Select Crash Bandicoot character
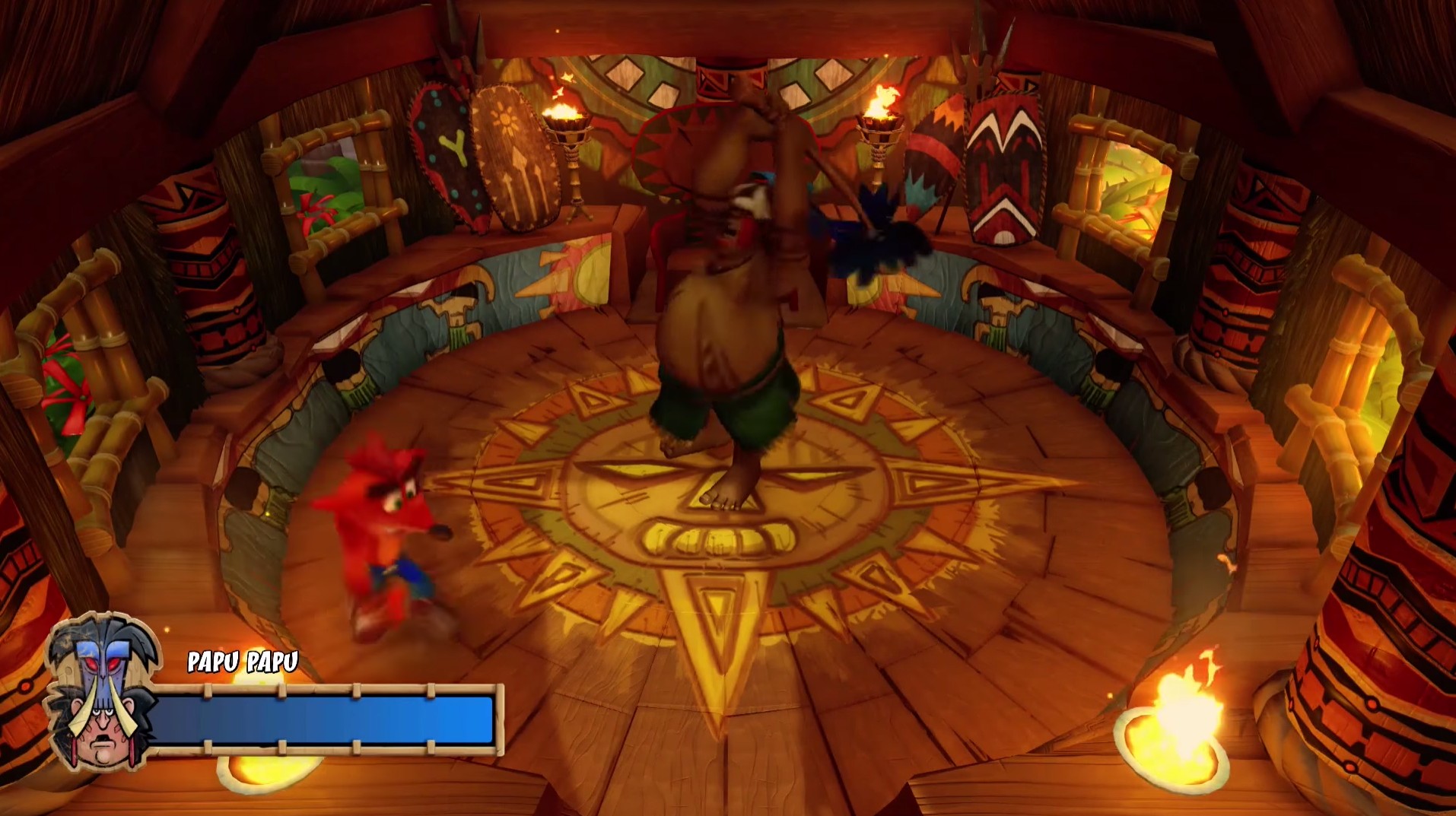This screenshot has width=1456, height=816. [388, 532]
